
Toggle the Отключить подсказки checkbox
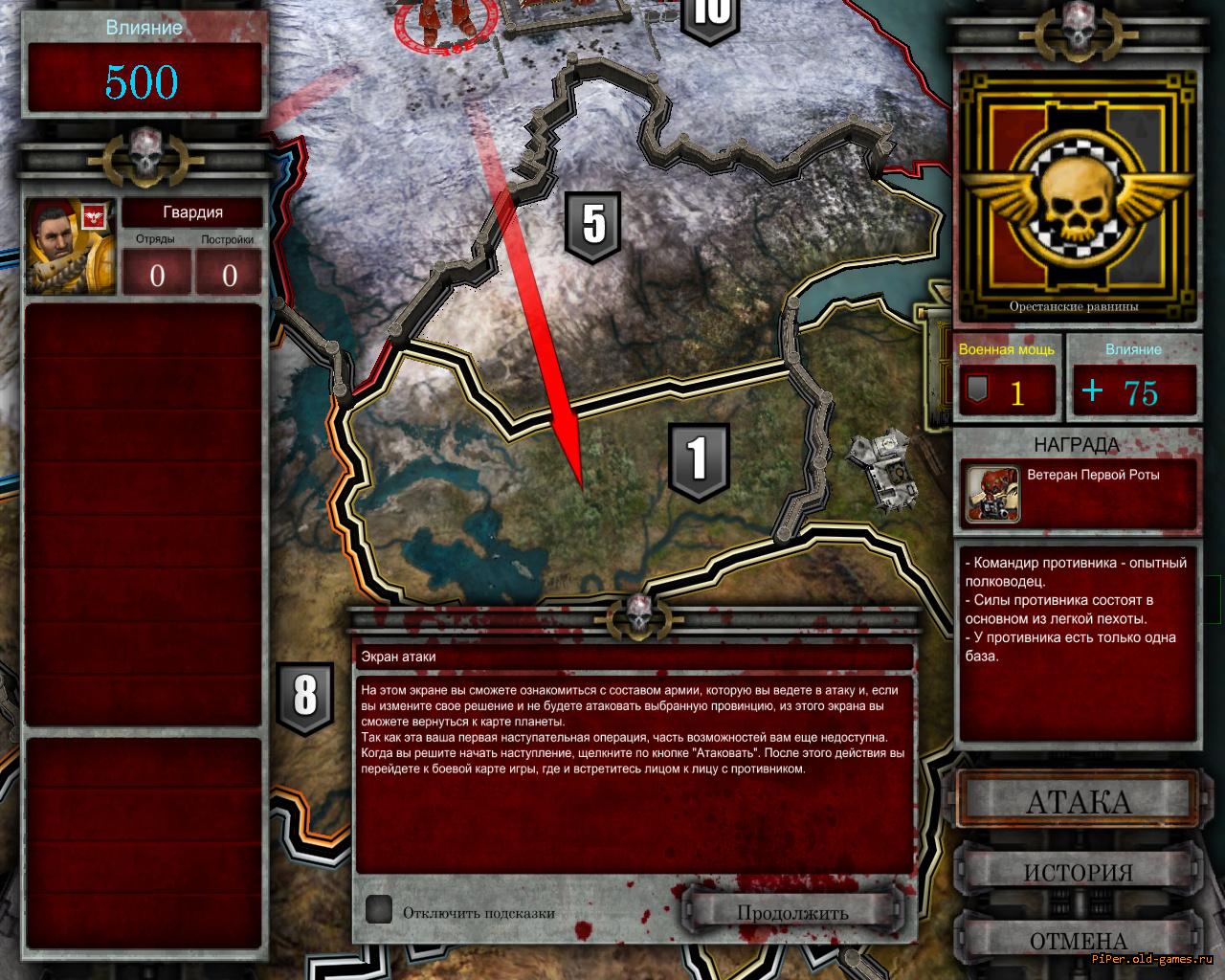(379, 910)
